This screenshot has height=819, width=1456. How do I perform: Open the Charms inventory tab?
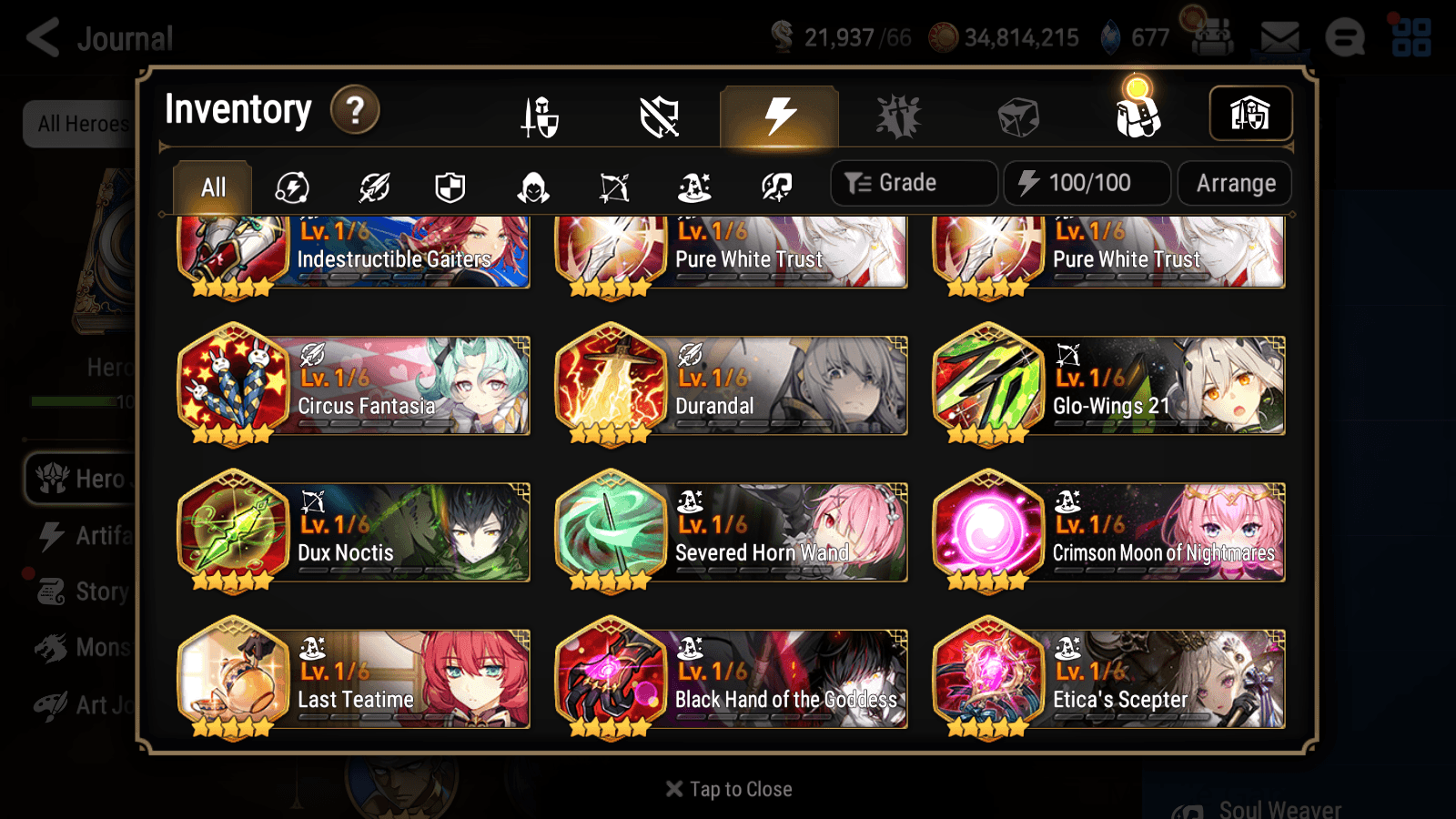pos(899,116)
